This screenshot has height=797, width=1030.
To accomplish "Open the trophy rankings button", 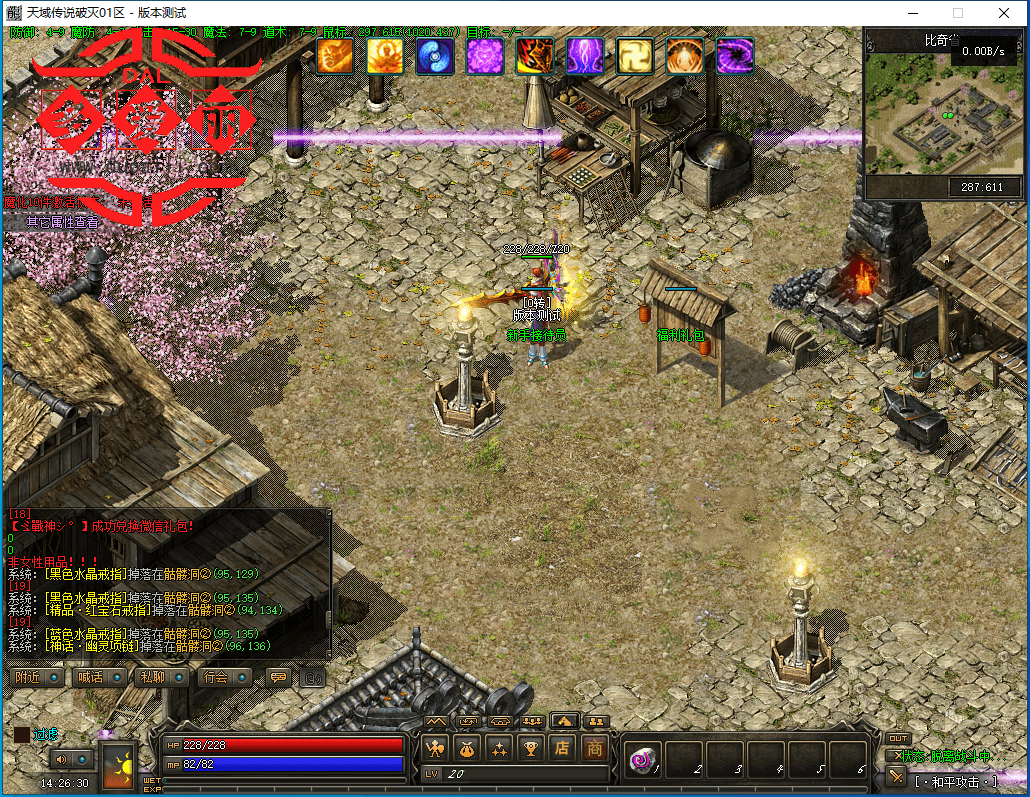I will [x=531, y=748].
